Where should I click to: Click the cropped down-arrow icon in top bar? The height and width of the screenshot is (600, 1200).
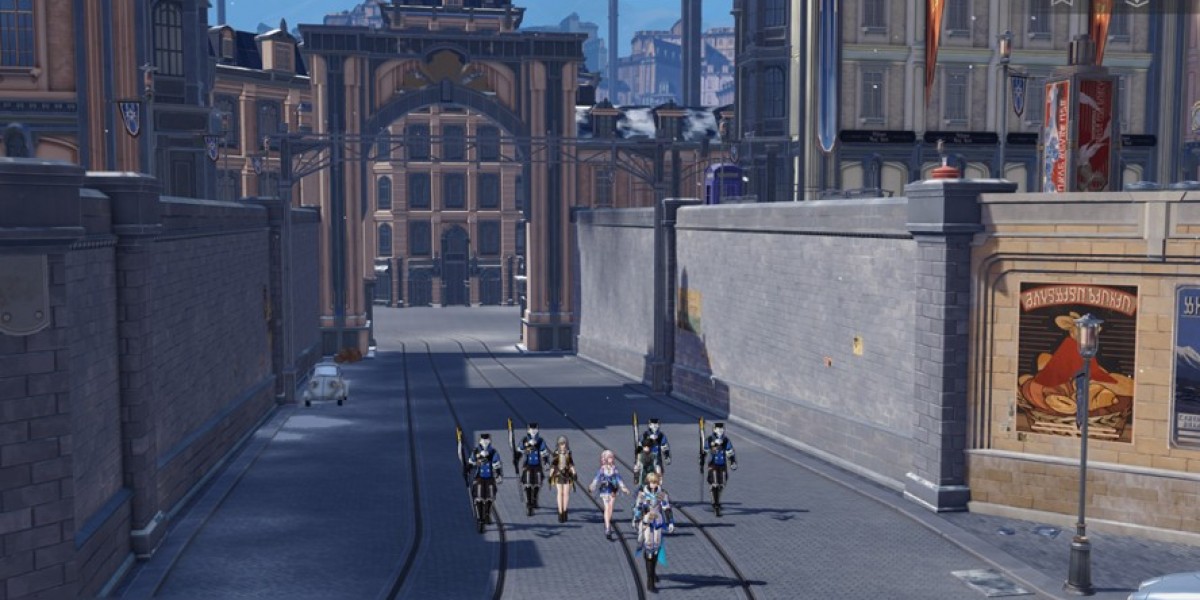click(x=1136, y=3)
